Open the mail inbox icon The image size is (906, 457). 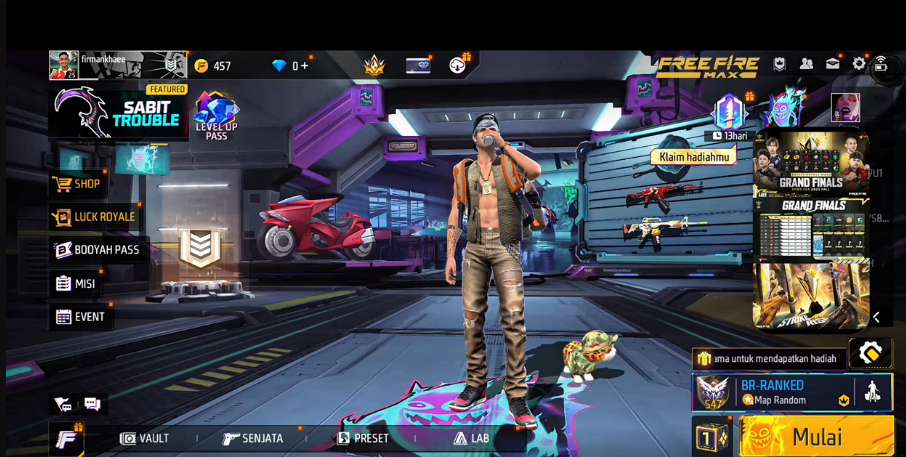832,64
